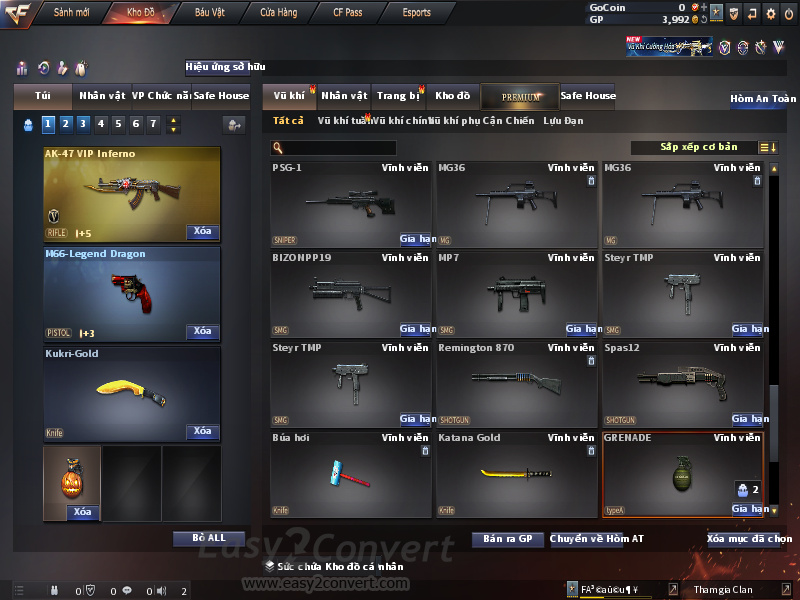Remove the M66-Legend Dragon with Xóa
This screenshot has width=800, height=600.
click(202, 331)
